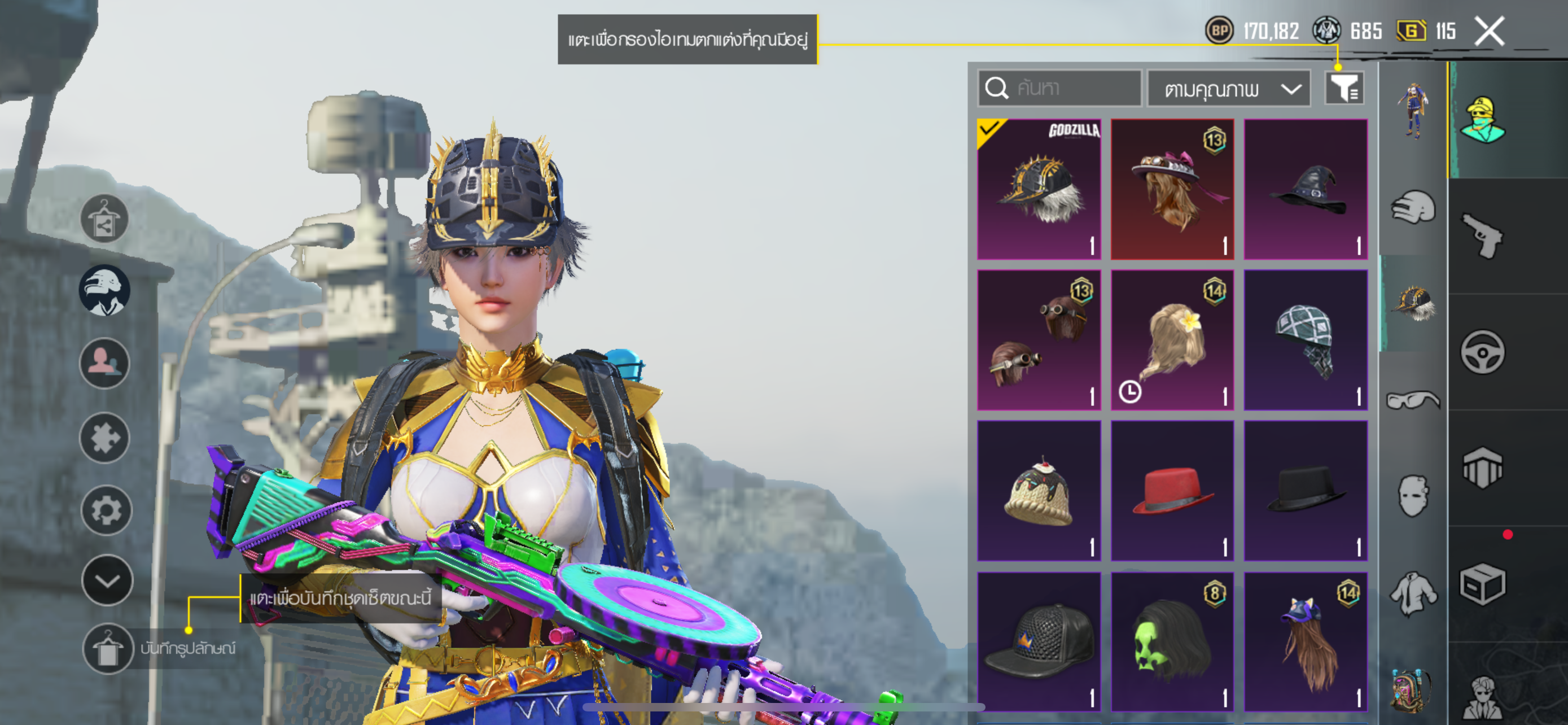Choose the ice cream sundae hat
The width and height of the screenshot is (1568, 725).
point(1039,490)
